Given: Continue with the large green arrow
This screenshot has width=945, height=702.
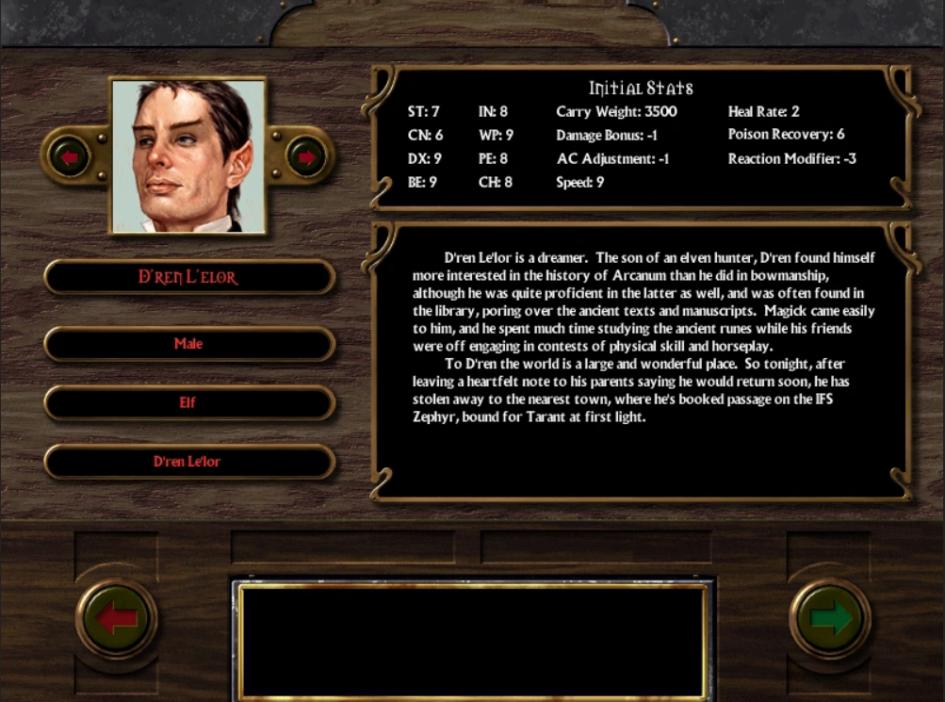Looking at the screenshot, I should (829, 619).
